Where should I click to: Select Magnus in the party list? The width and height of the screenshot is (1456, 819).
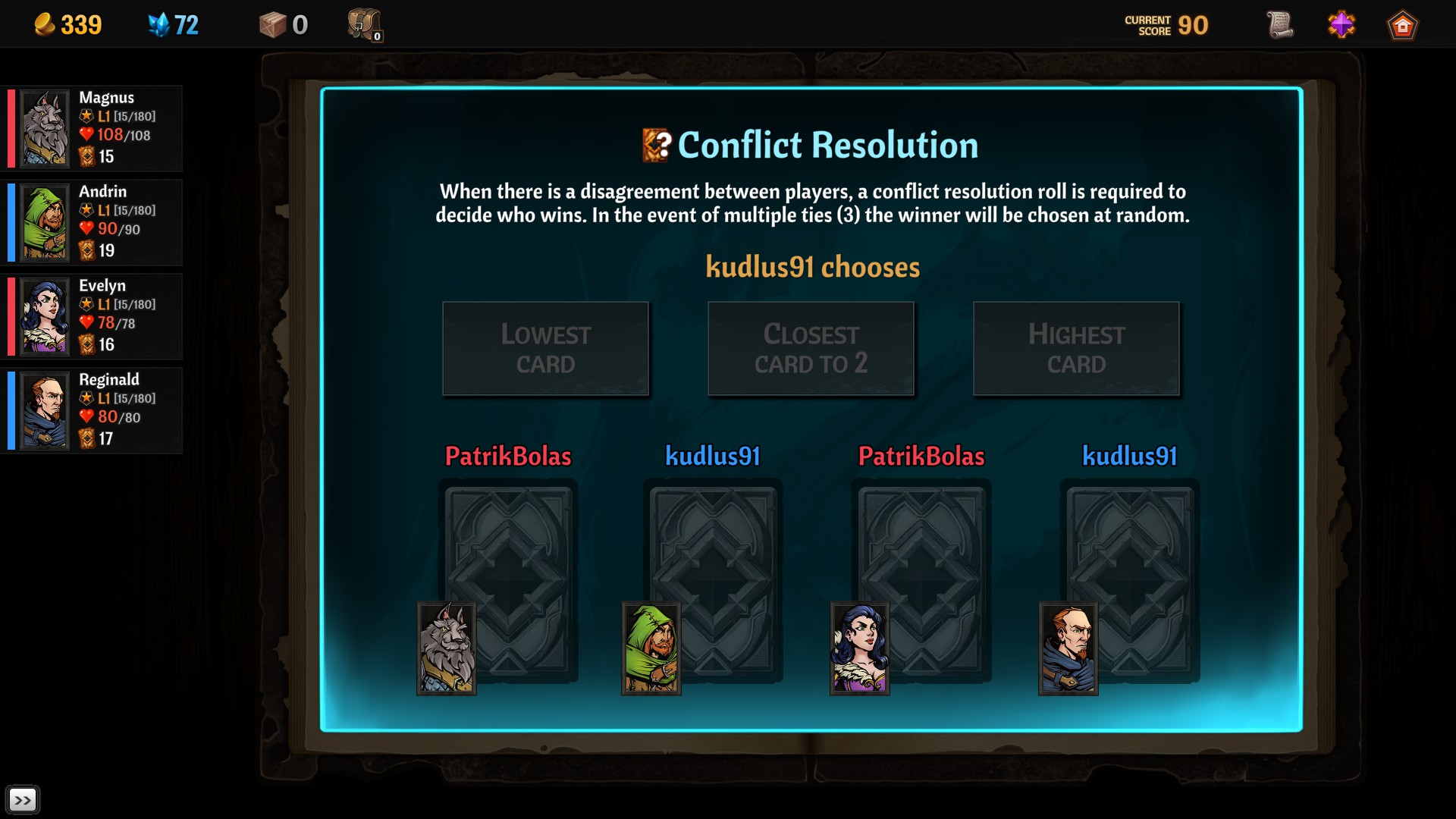(x=93, y=127)
